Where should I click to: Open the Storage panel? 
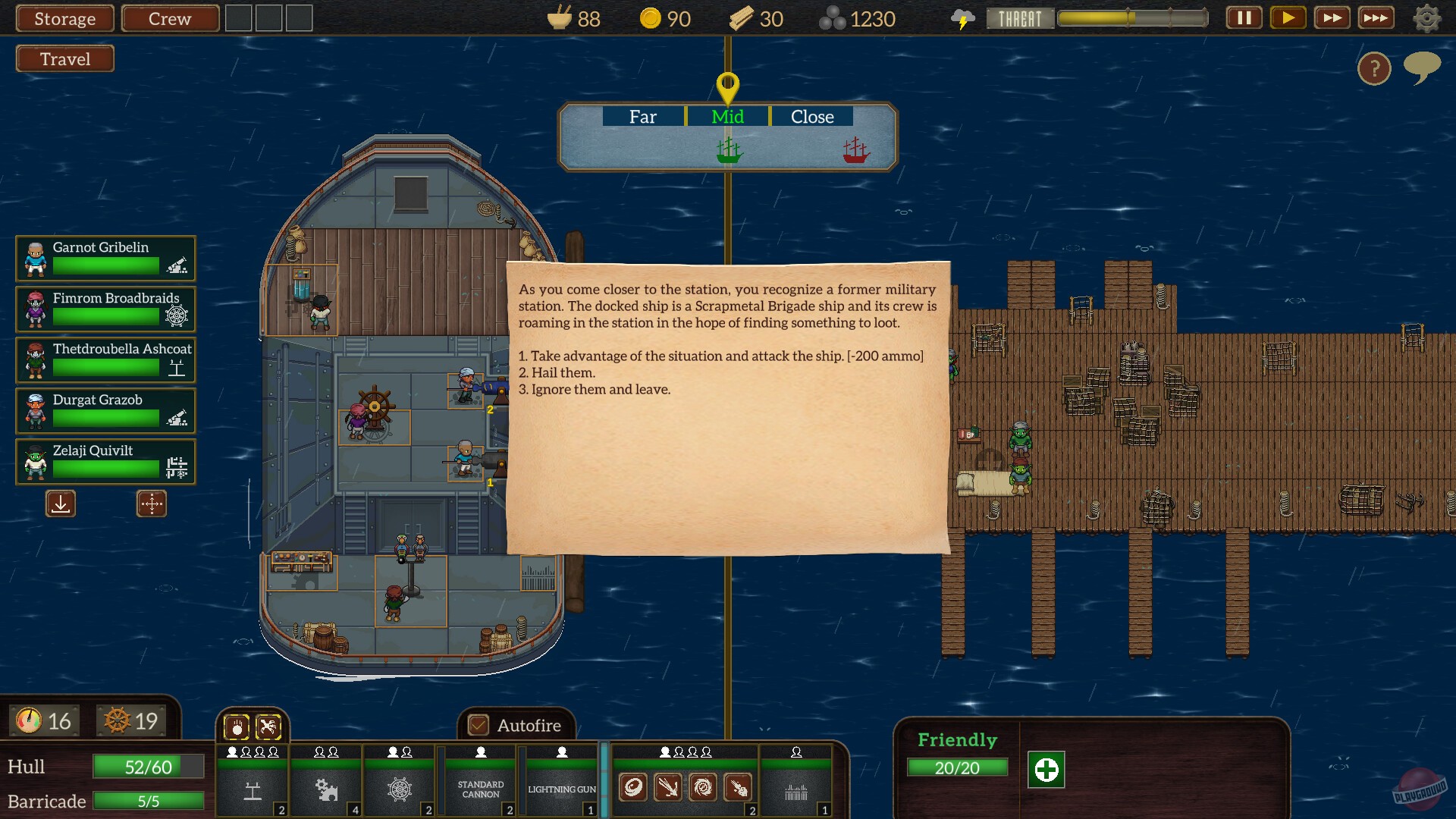[x=64, y=18]
